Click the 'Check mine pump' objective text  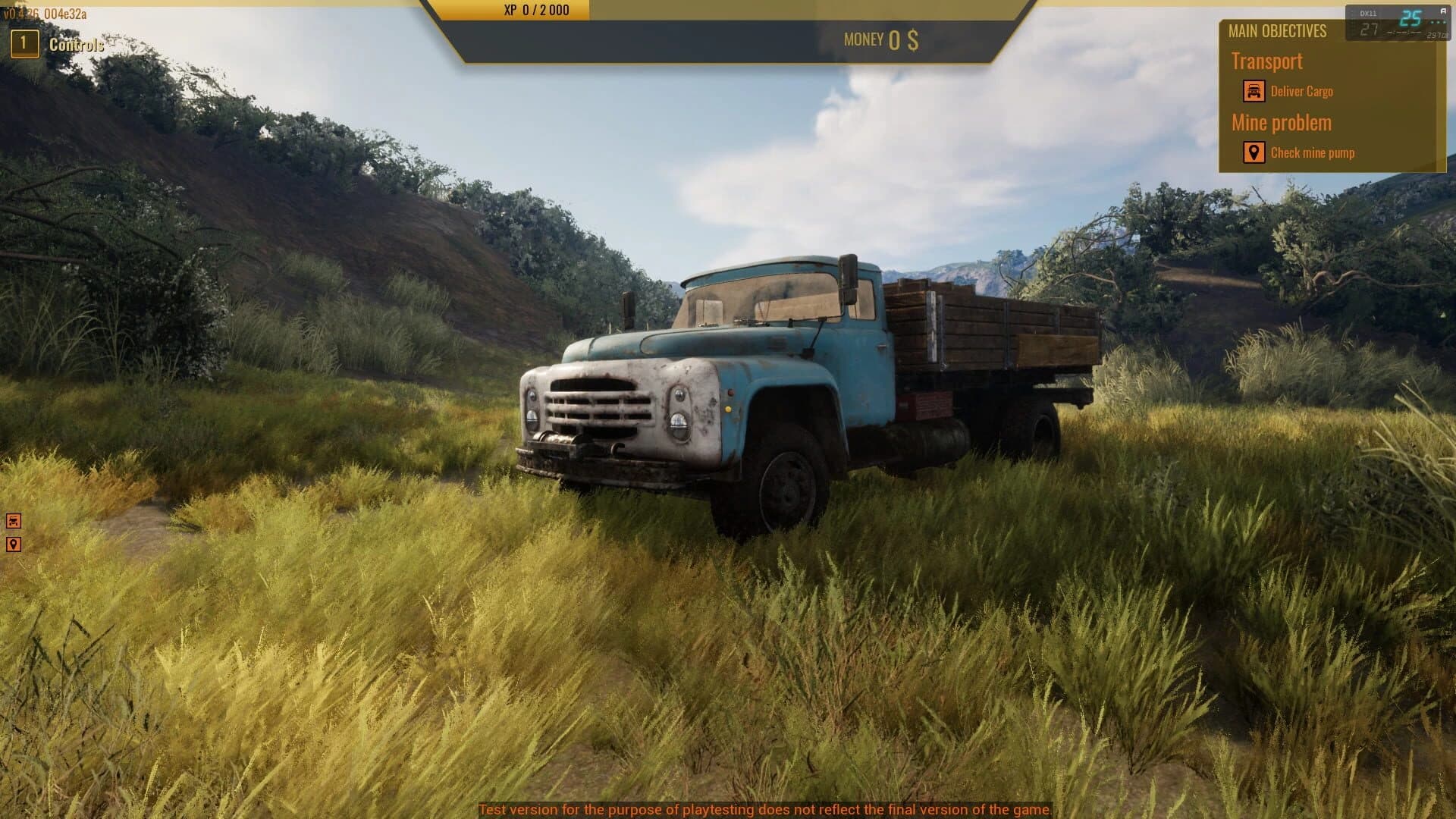click(x=1314, y=152)
